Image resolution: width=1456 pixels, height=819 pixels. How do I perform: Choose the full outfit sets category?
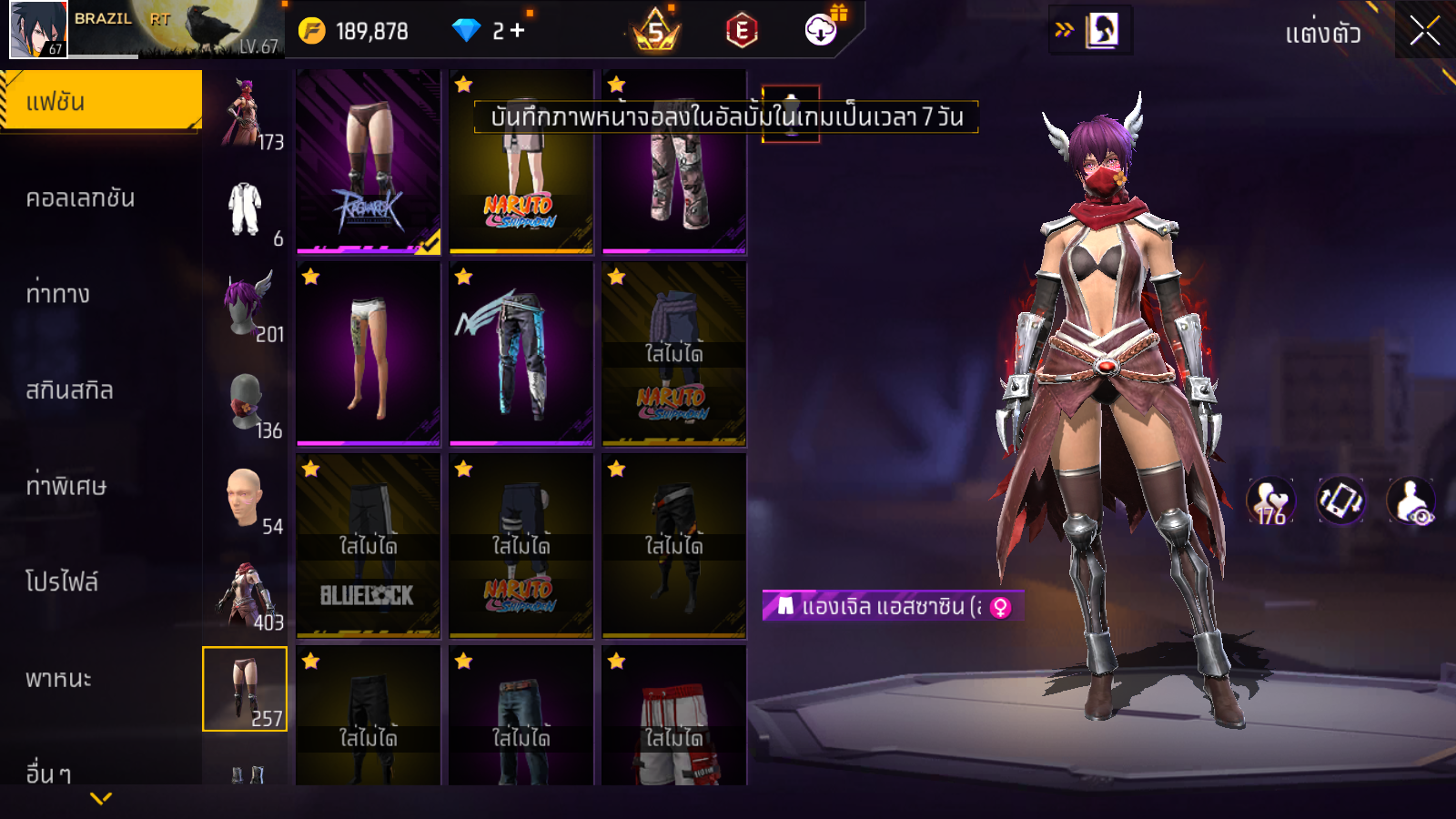[x=246, y=114]
